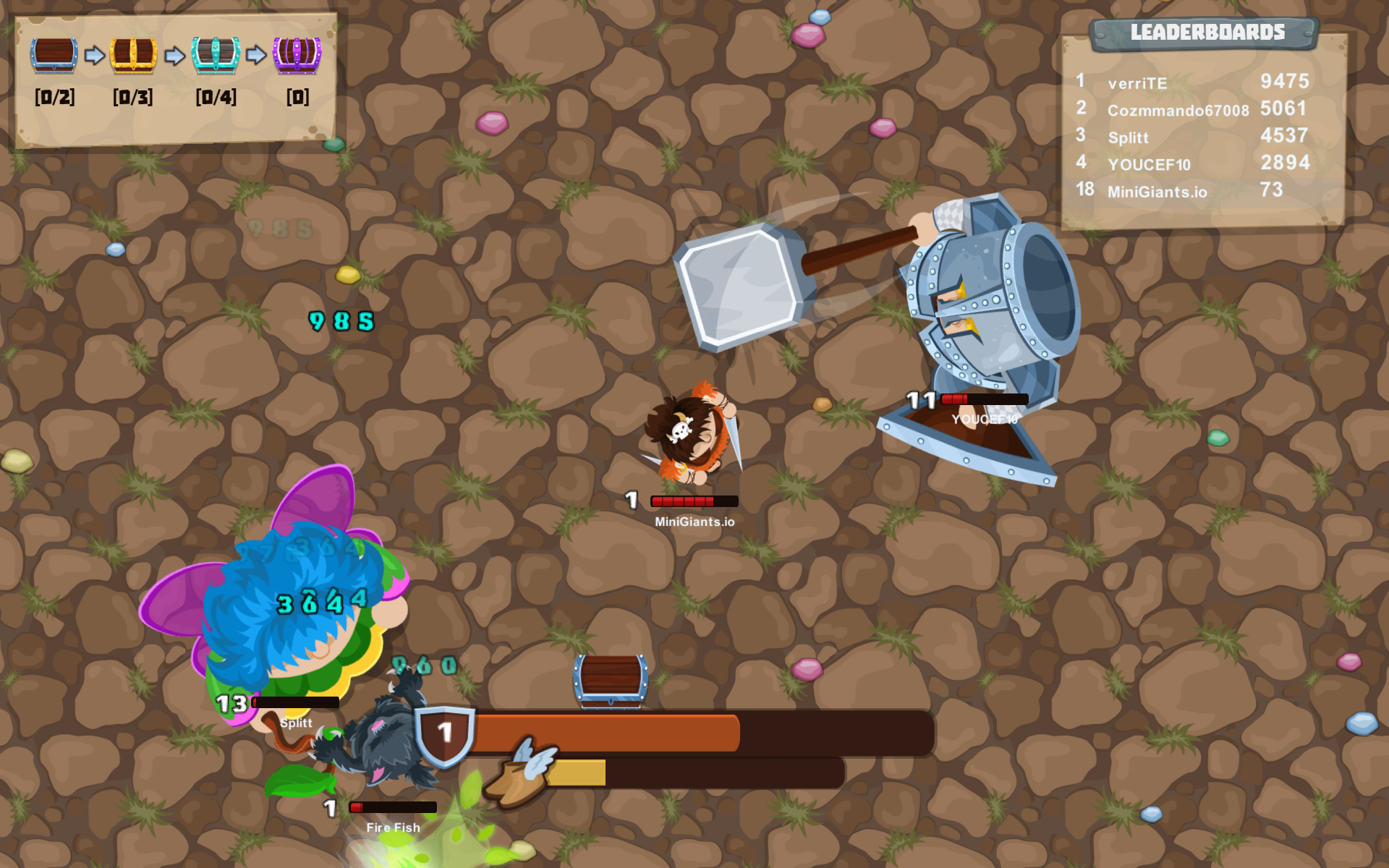
Task: Click the arrow between teal and purple chests
Action: [257, 54]
